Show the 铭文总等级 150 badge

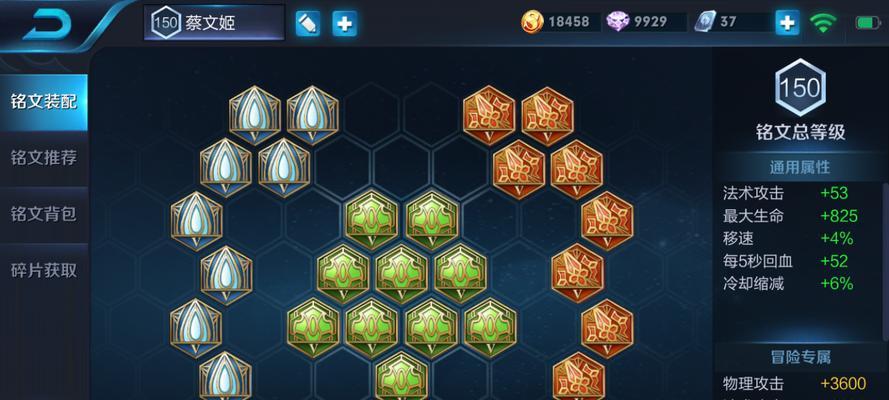[800, 88]
